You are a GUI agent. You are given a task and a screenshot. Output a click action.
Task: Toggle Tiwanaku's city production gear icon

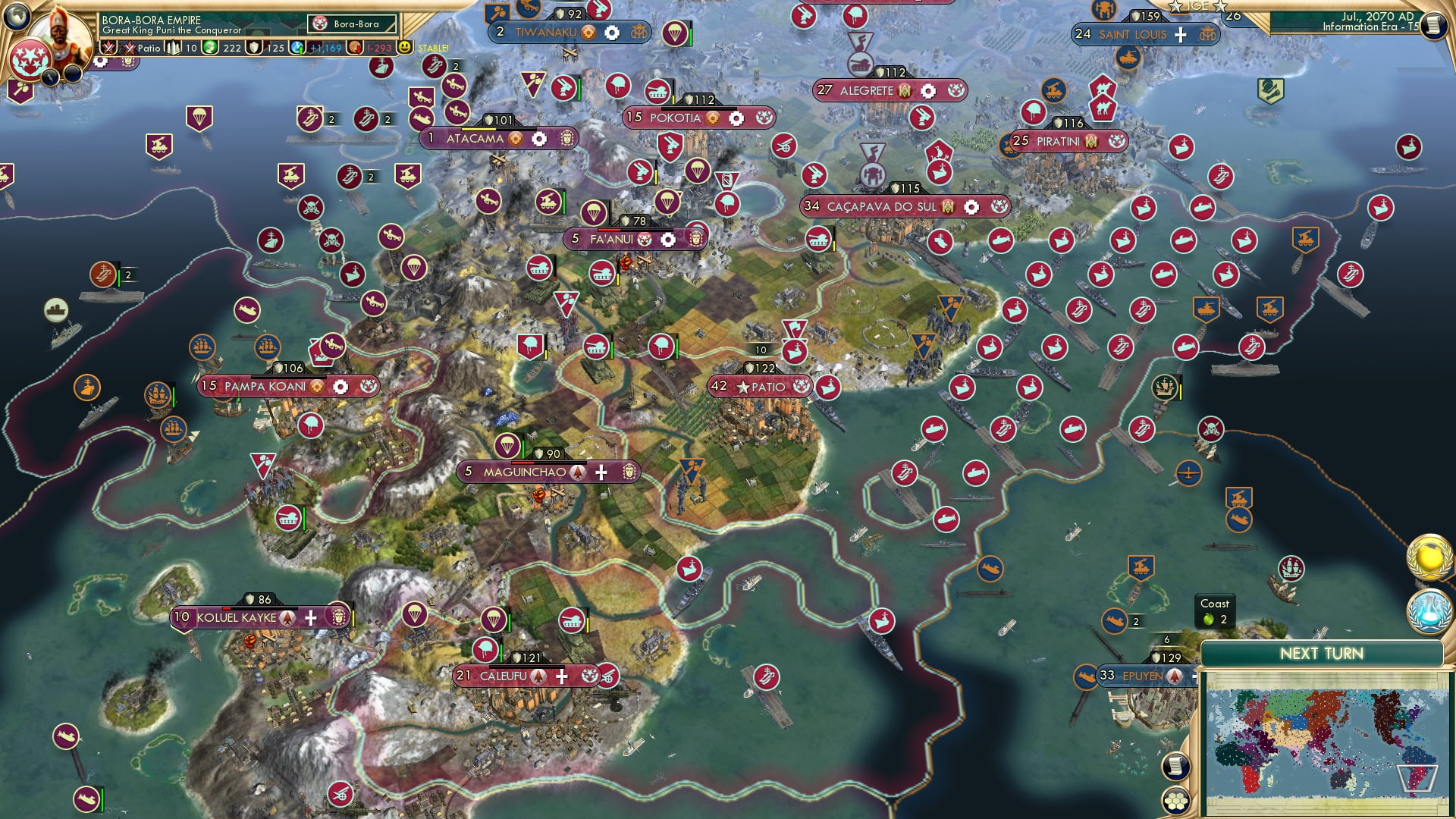[610, 33]
